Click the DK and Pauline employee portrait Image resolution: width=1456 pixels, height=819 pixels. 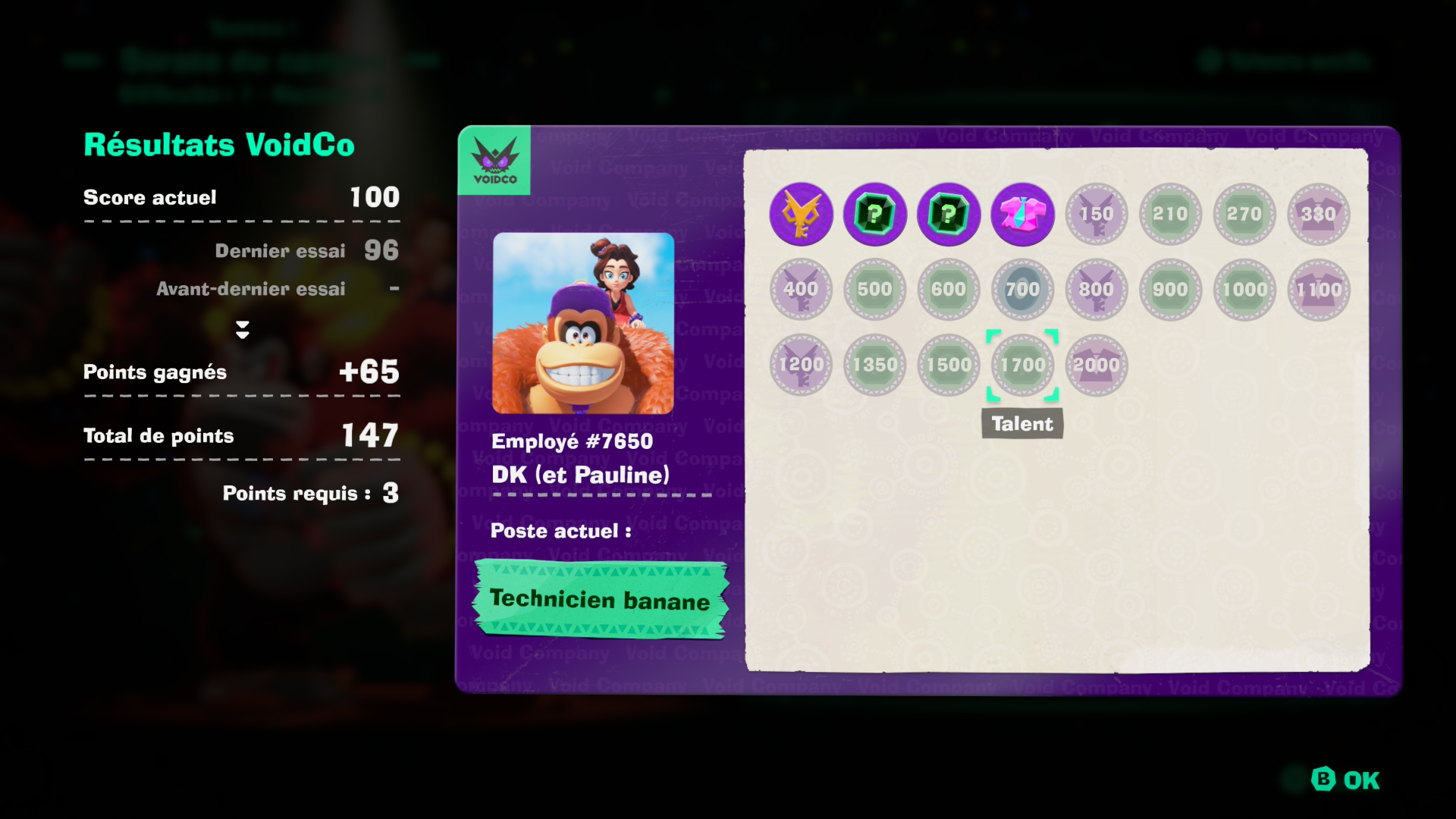583,323
